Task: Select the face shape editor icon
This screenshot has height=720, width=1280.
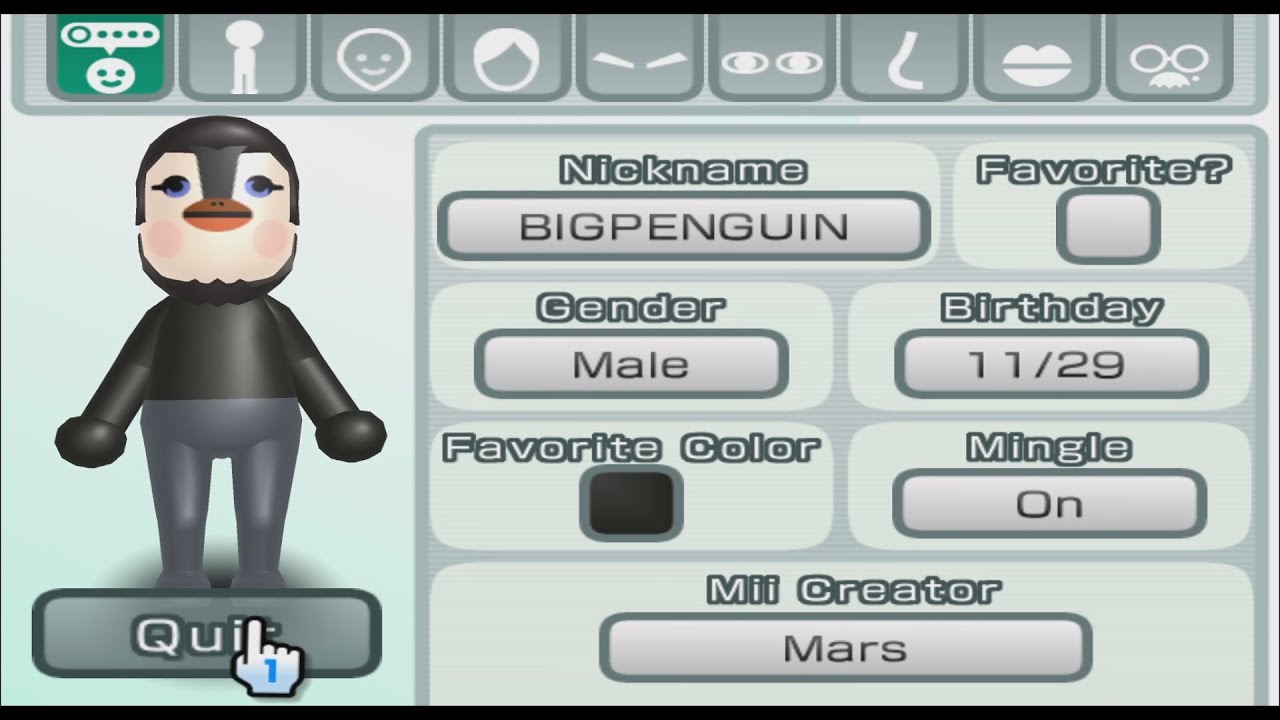Action: (x=373, y=55)
